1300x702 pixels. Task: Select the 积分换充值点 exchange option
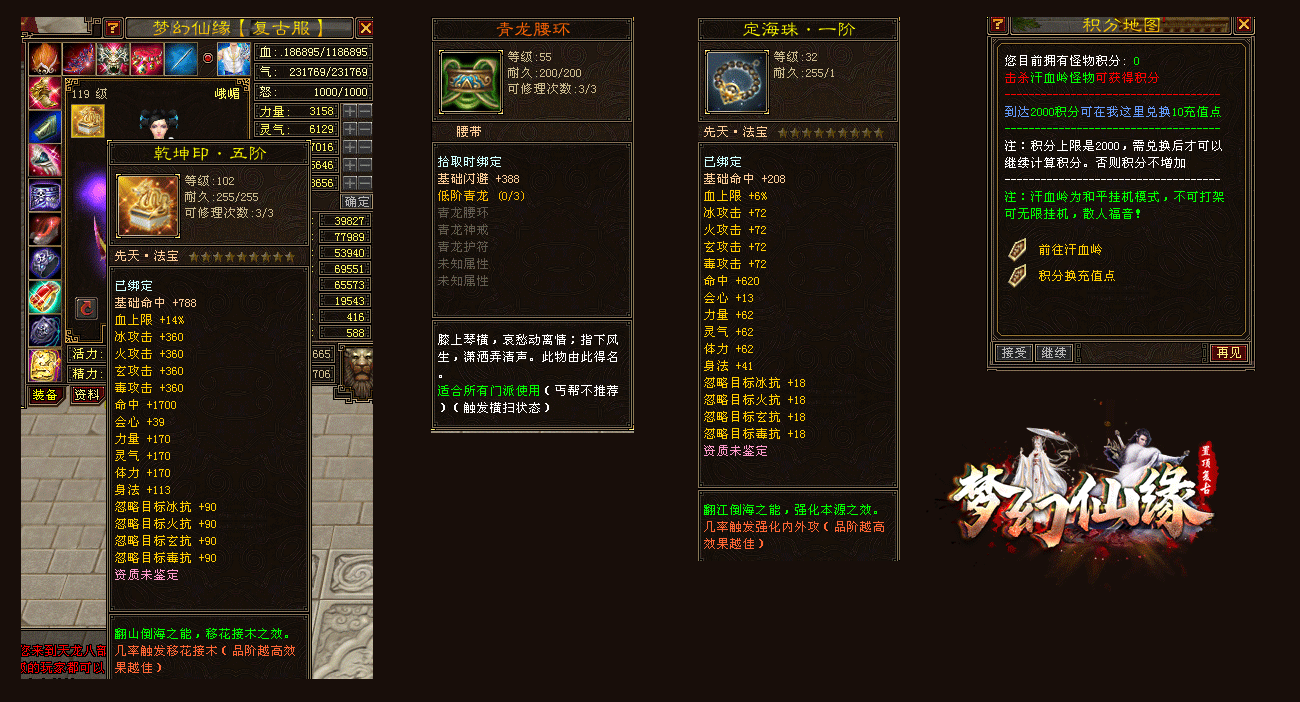[x=1076, y=275]
